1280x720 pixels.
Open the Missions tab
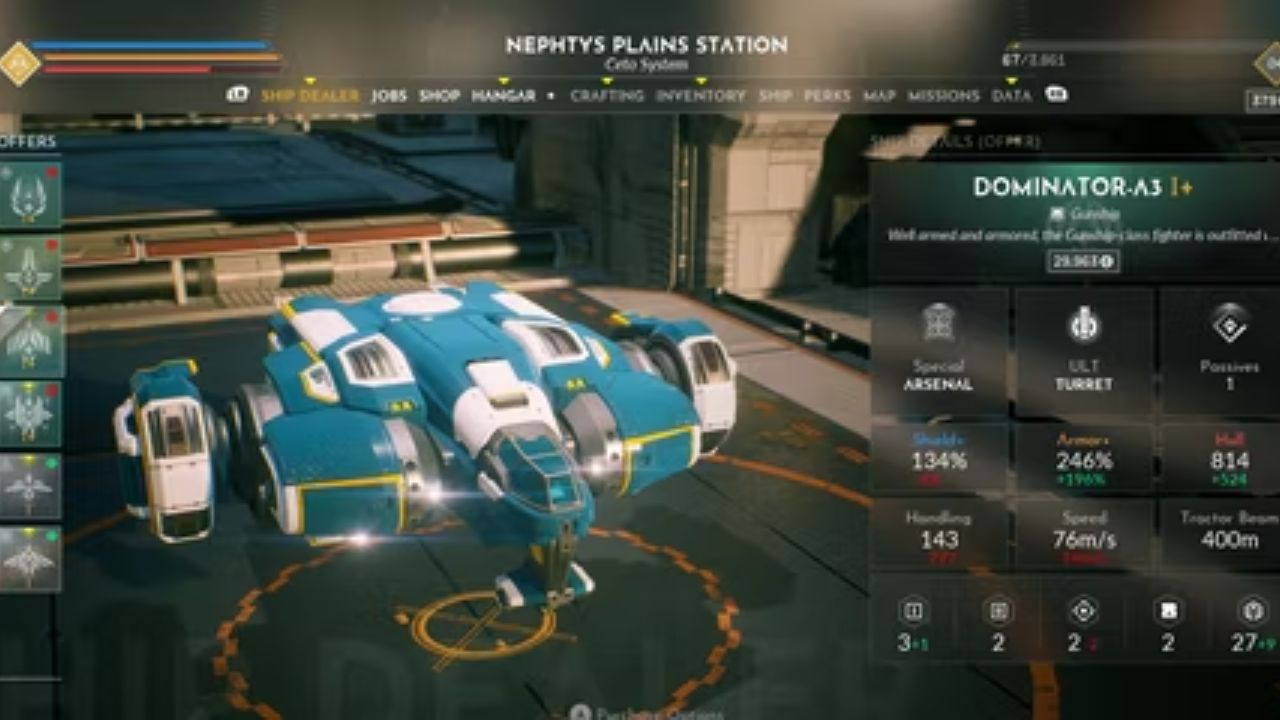coord(943,96)
